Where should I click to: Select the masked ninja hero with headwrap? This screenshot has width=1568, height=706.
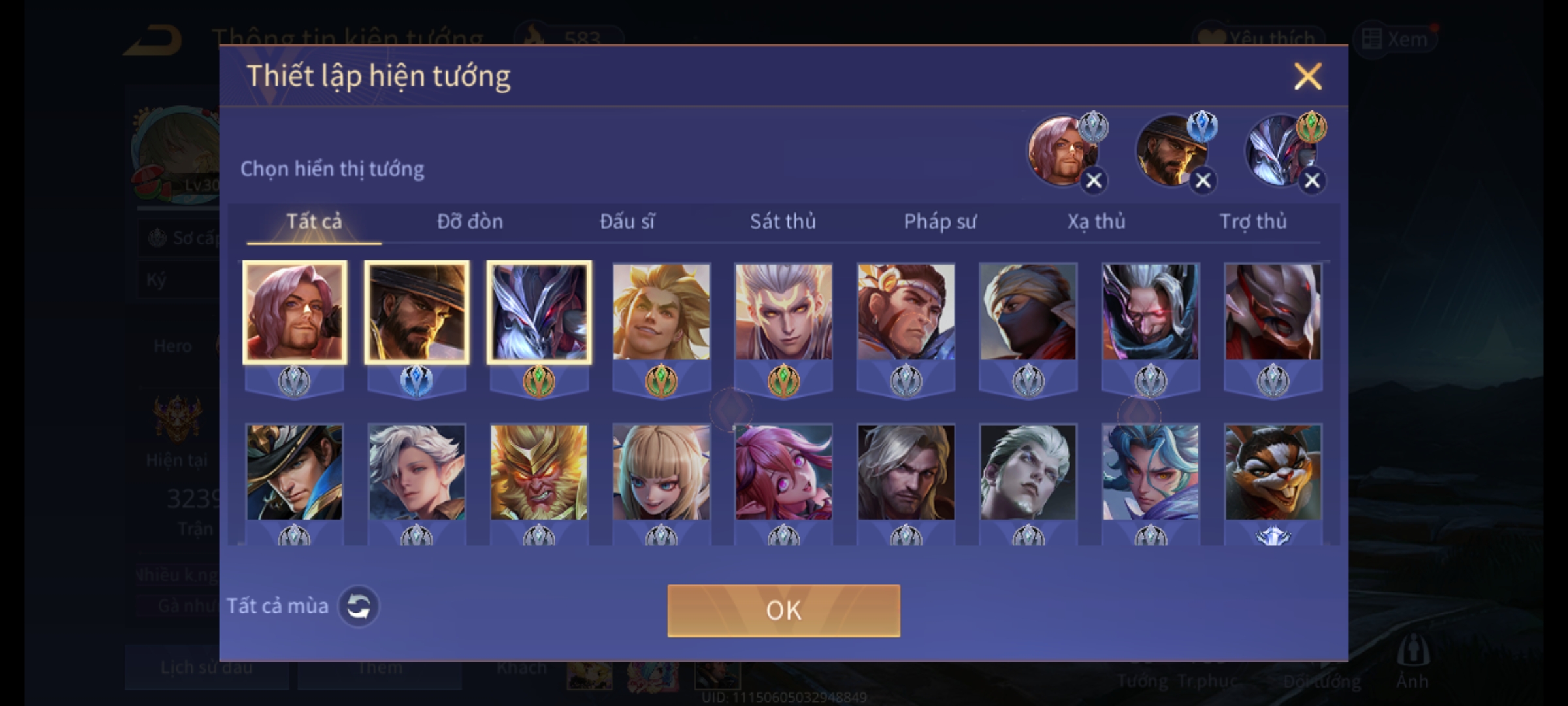point(1028,312)
